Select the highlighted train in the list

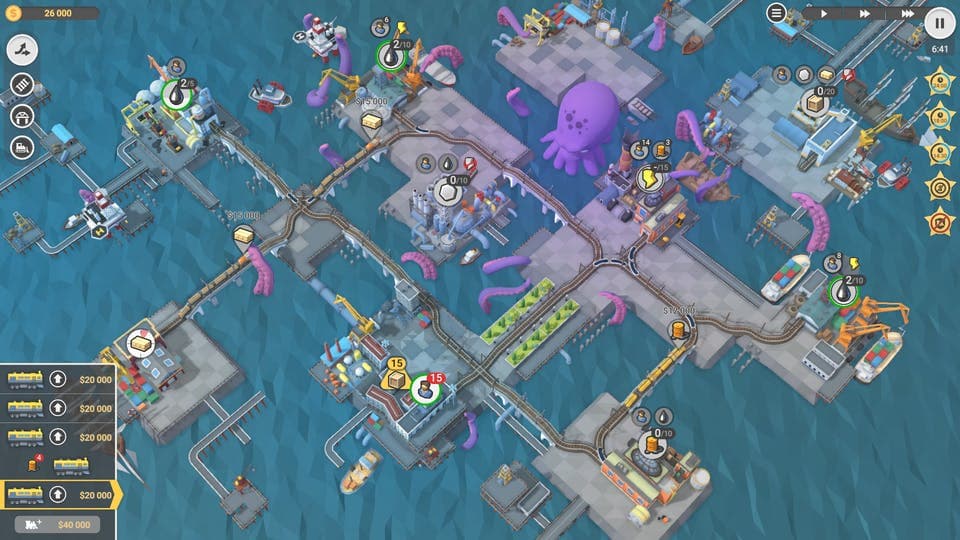coord(26,495)
